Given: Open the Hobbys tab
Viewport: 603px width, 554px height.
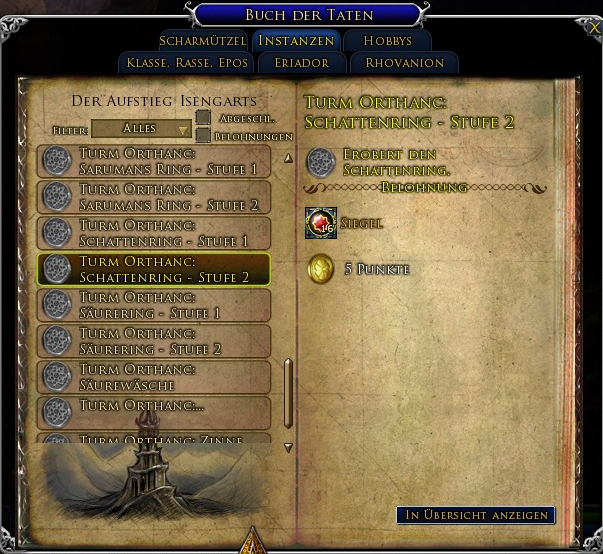Looking at the screenshot, I should (387, 41).
